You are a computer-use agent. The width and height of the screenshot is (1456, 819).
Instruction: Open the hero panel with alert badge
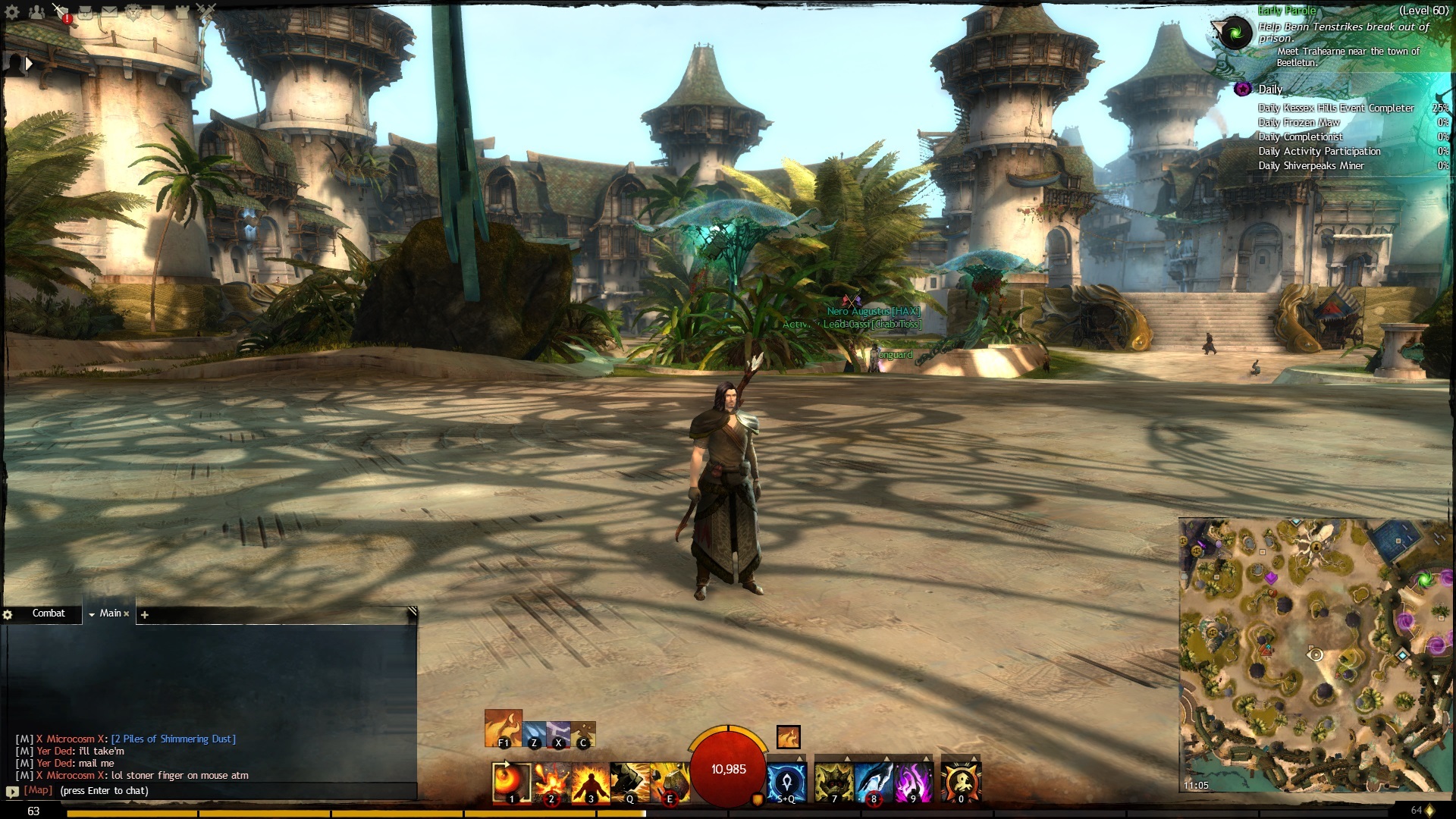click(61, 12)
